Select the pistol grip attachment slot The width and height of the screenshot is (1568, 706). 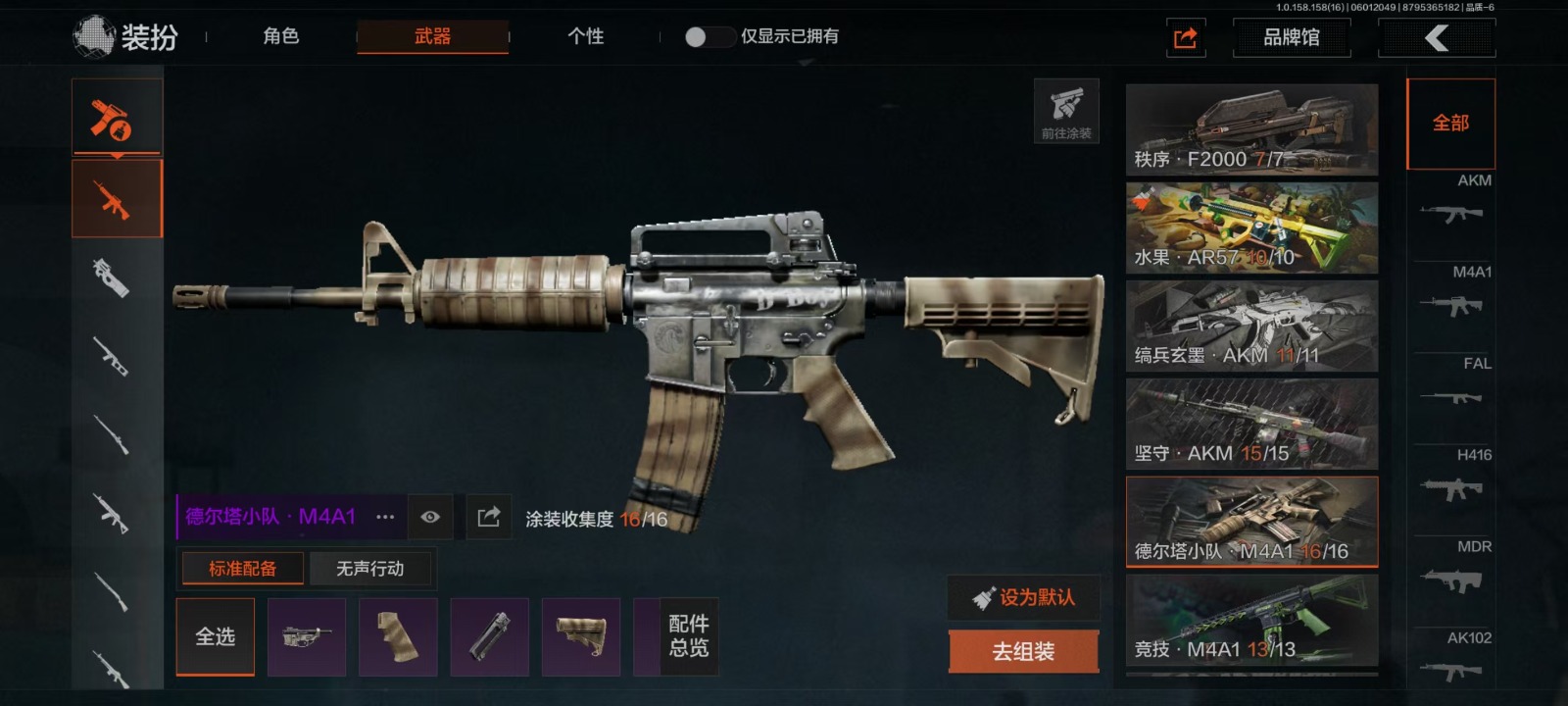coord(398,636)
